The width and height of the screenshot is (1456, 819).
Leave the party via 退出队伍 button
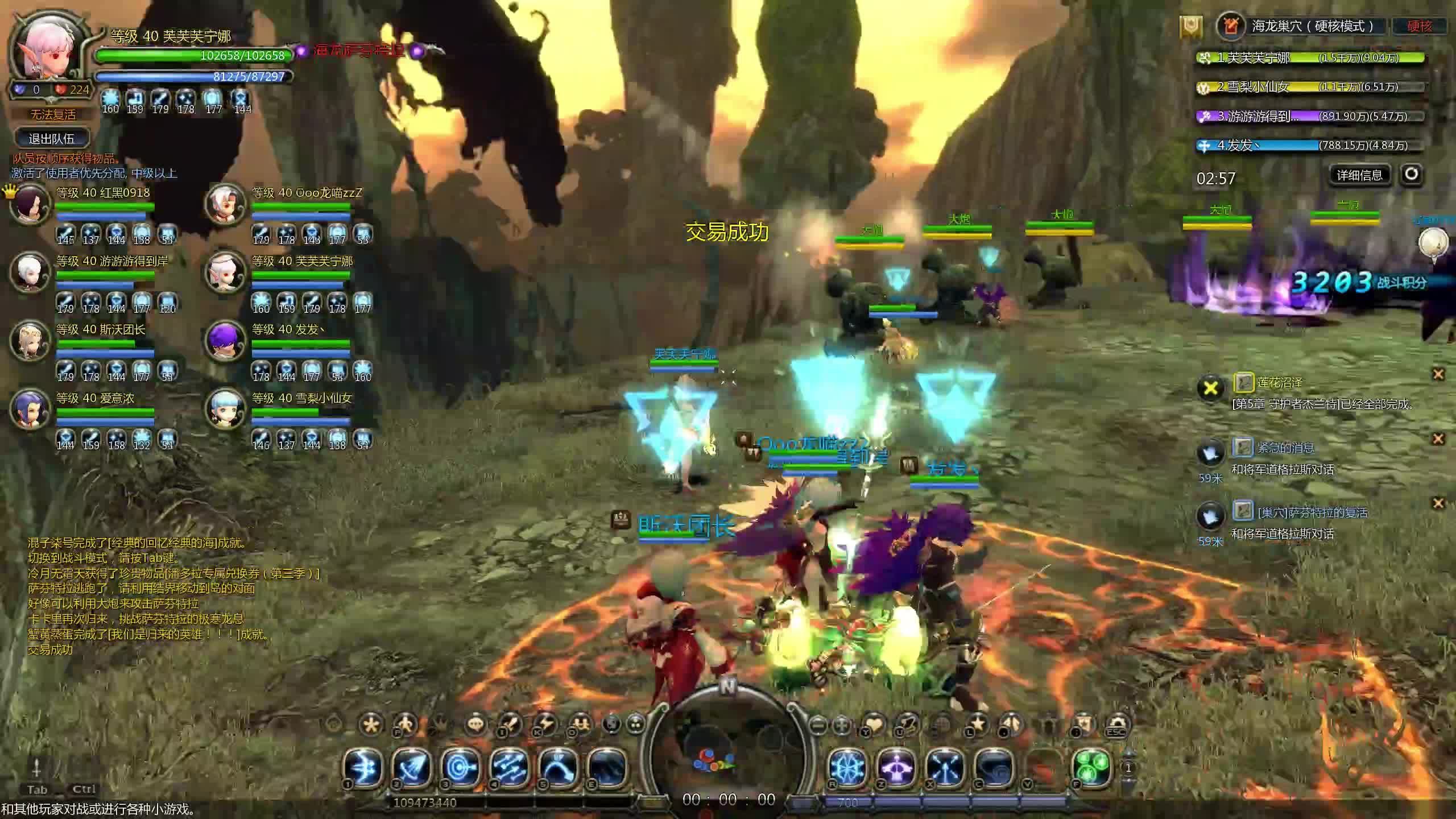tap(52, 138)
